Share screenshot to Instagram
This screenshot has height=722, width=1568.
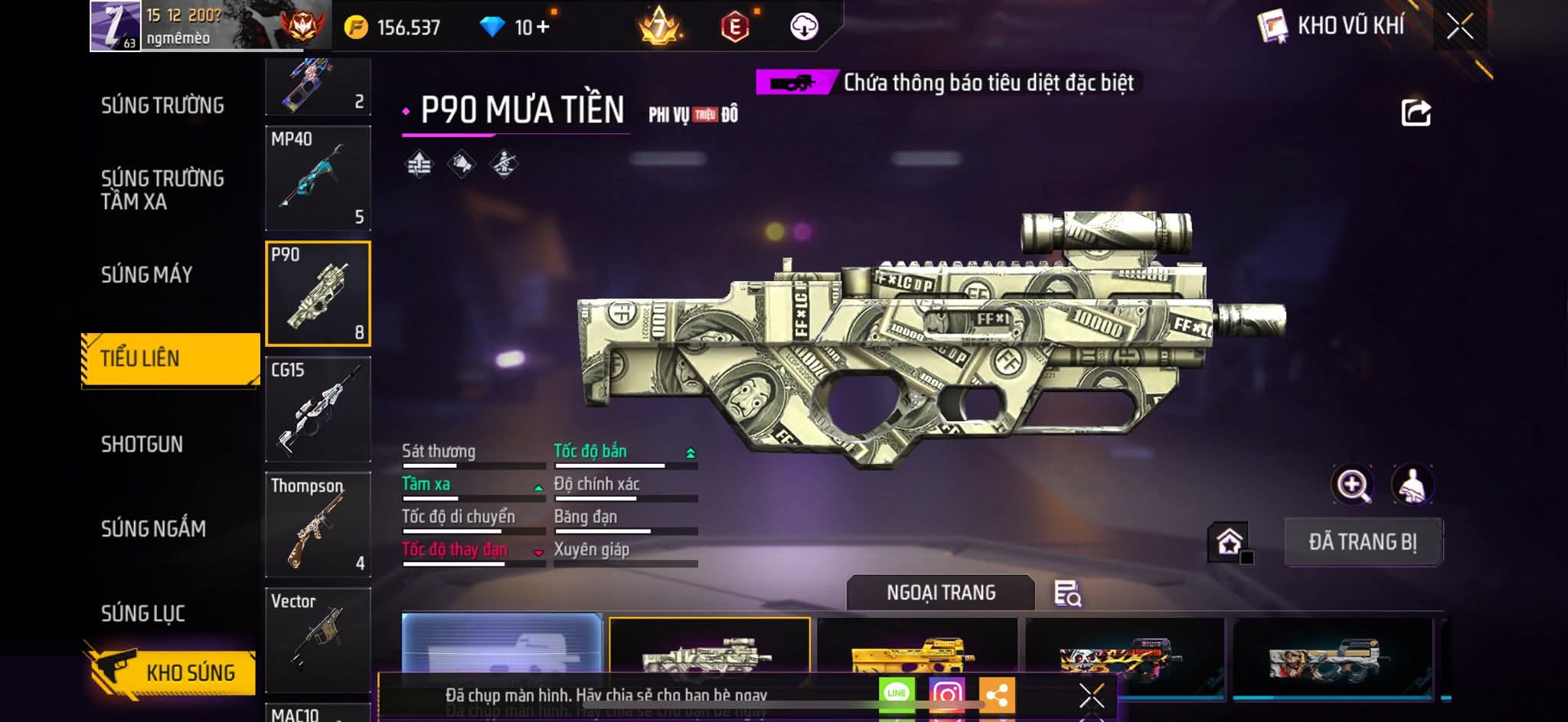click(x=946, y=694)
